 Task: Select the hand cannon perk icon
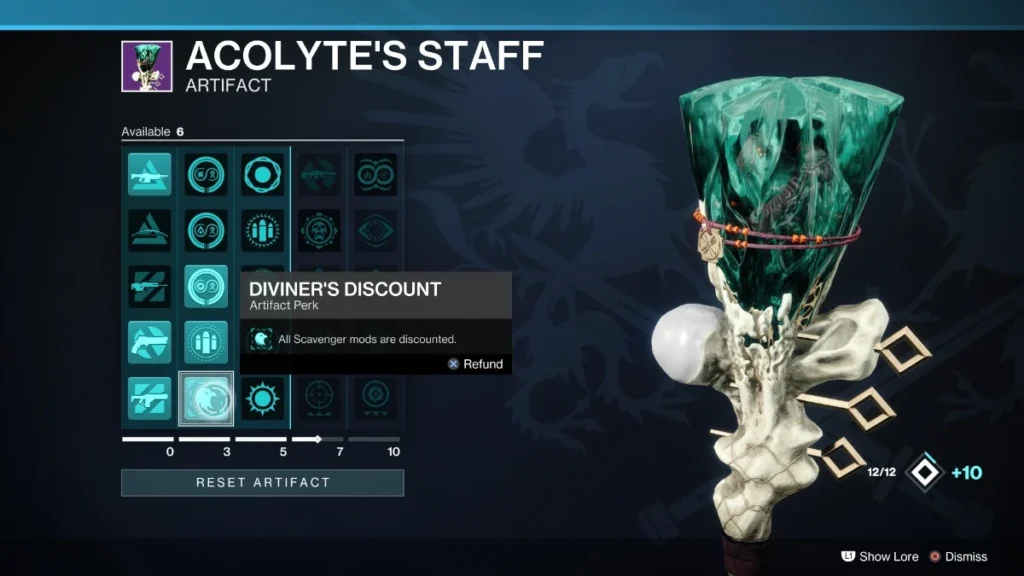tap(150, 342)
